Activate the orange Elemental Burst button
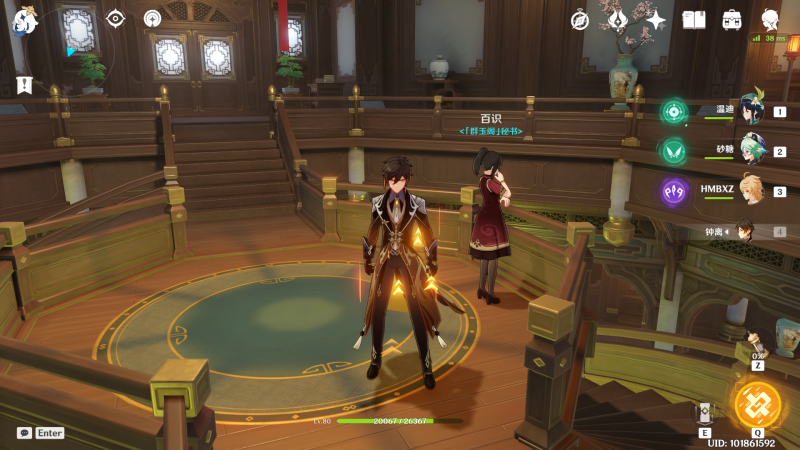Viewport: 800px width, 450px height. point(757,405)
